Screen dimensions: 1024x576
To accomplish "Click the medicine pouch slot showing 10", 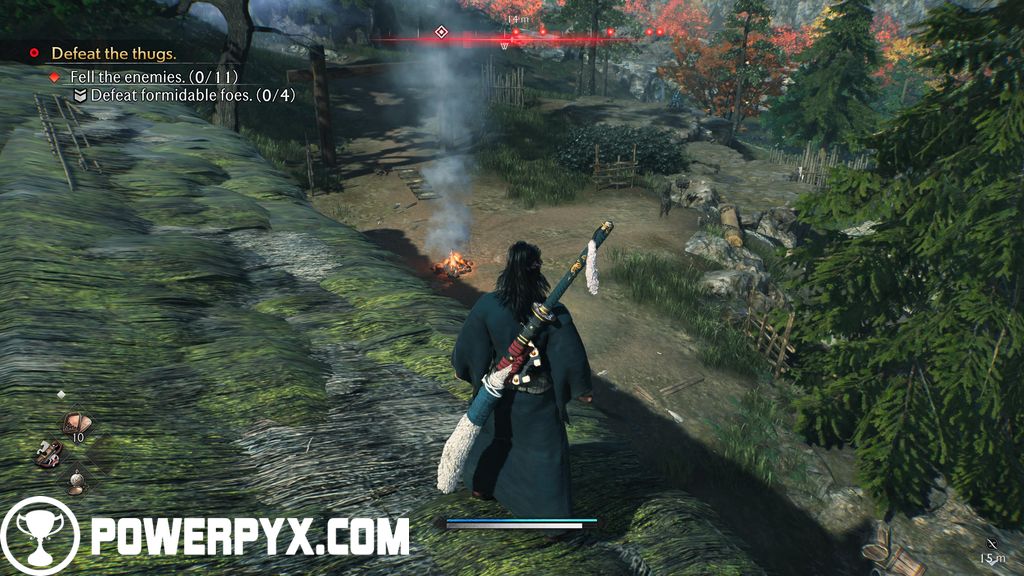I will point(75,423).
